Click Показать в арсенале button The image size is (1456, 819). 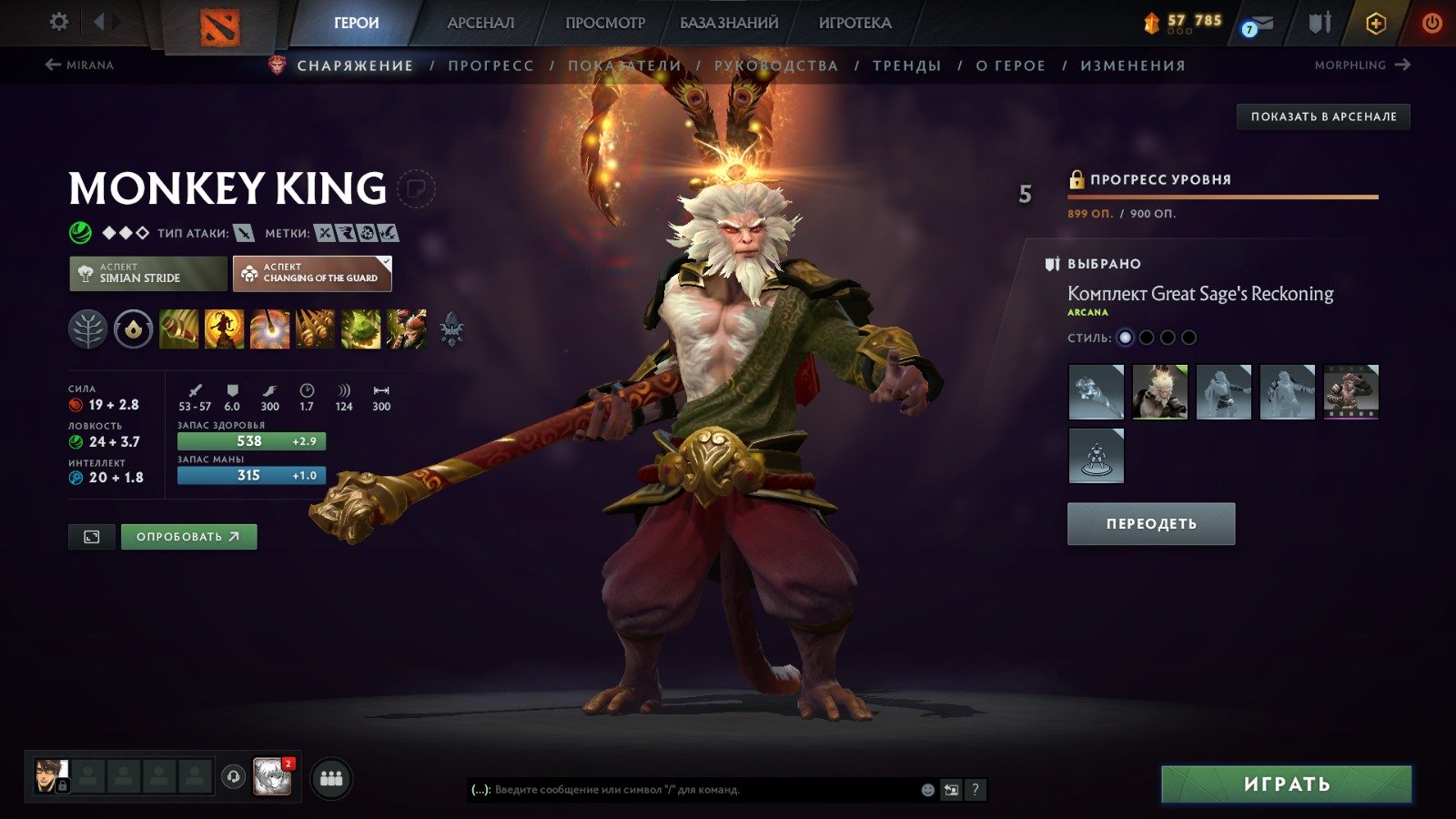tap(1323, 116)
